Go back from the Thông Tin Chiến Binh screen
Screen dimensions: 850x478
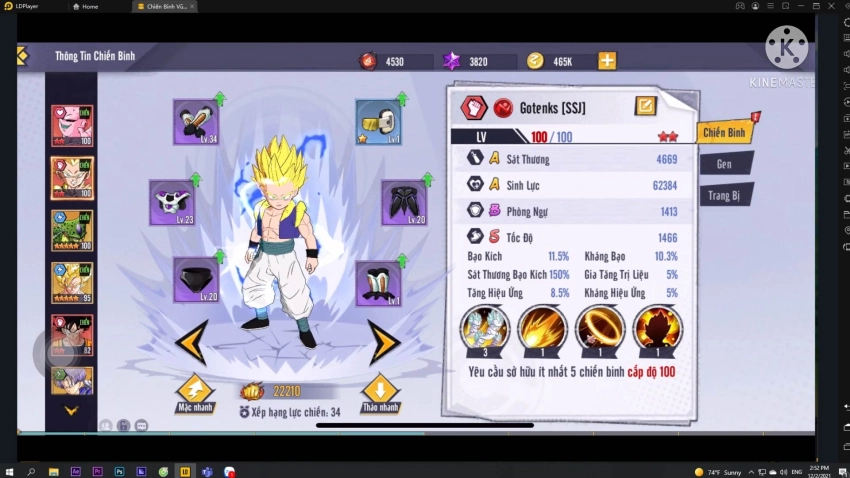(22, 56)
